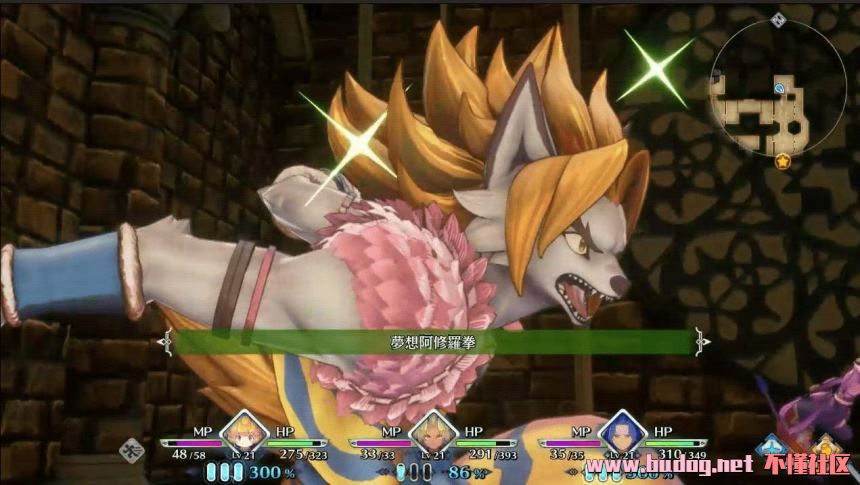Select the party portrait beside 275/323 HP
Screen dimensions: 860x485
(x=242, y=434)
